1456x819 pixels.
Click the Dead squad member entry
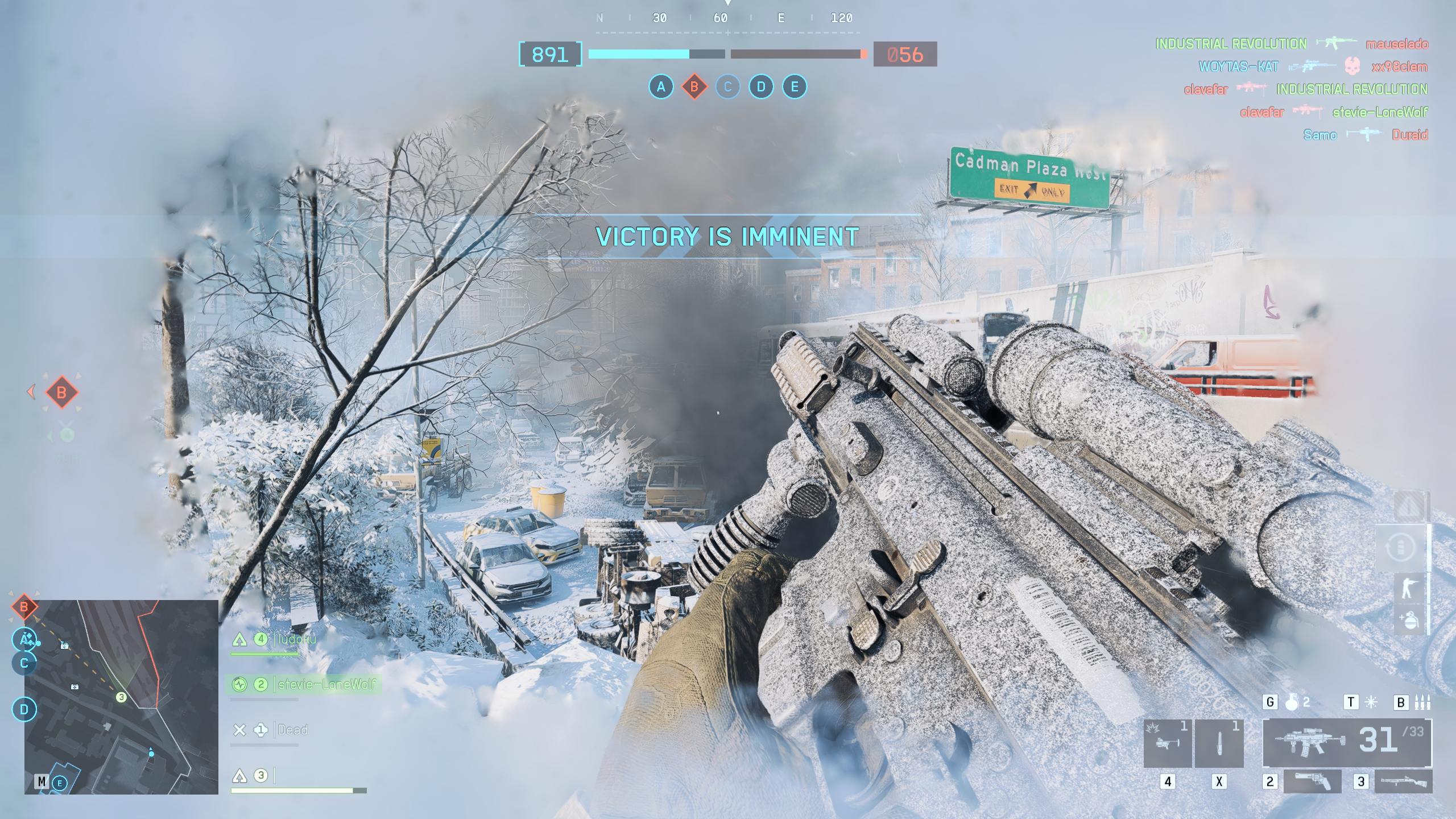coord(292,730)
